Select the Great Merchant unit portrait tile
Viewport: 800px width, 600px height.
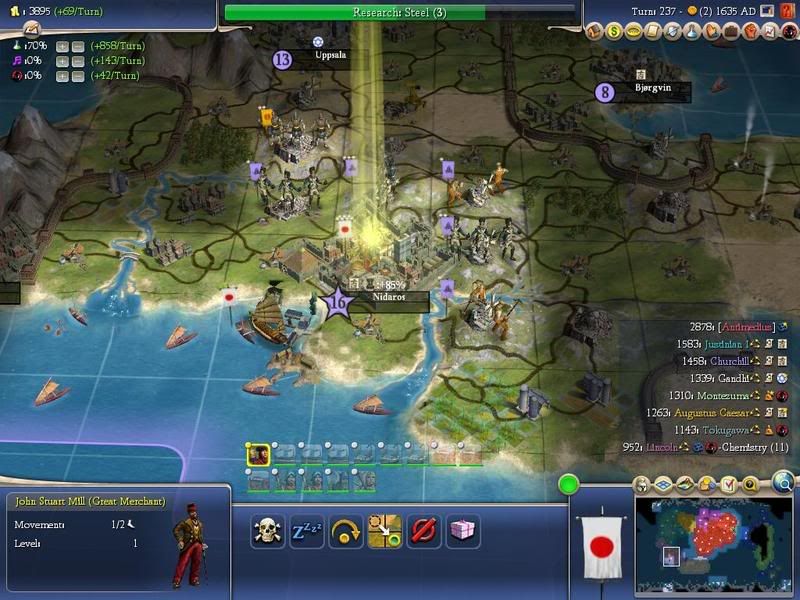(258, 454)
